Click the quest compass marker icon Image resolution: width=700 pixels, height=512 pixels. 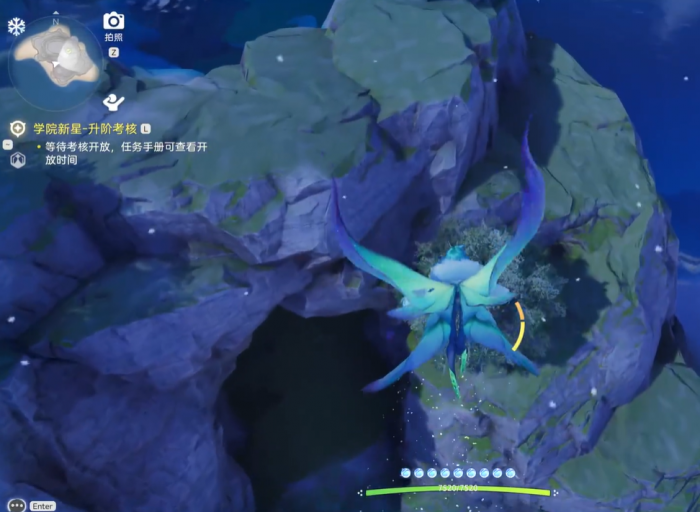coord(17,129)
